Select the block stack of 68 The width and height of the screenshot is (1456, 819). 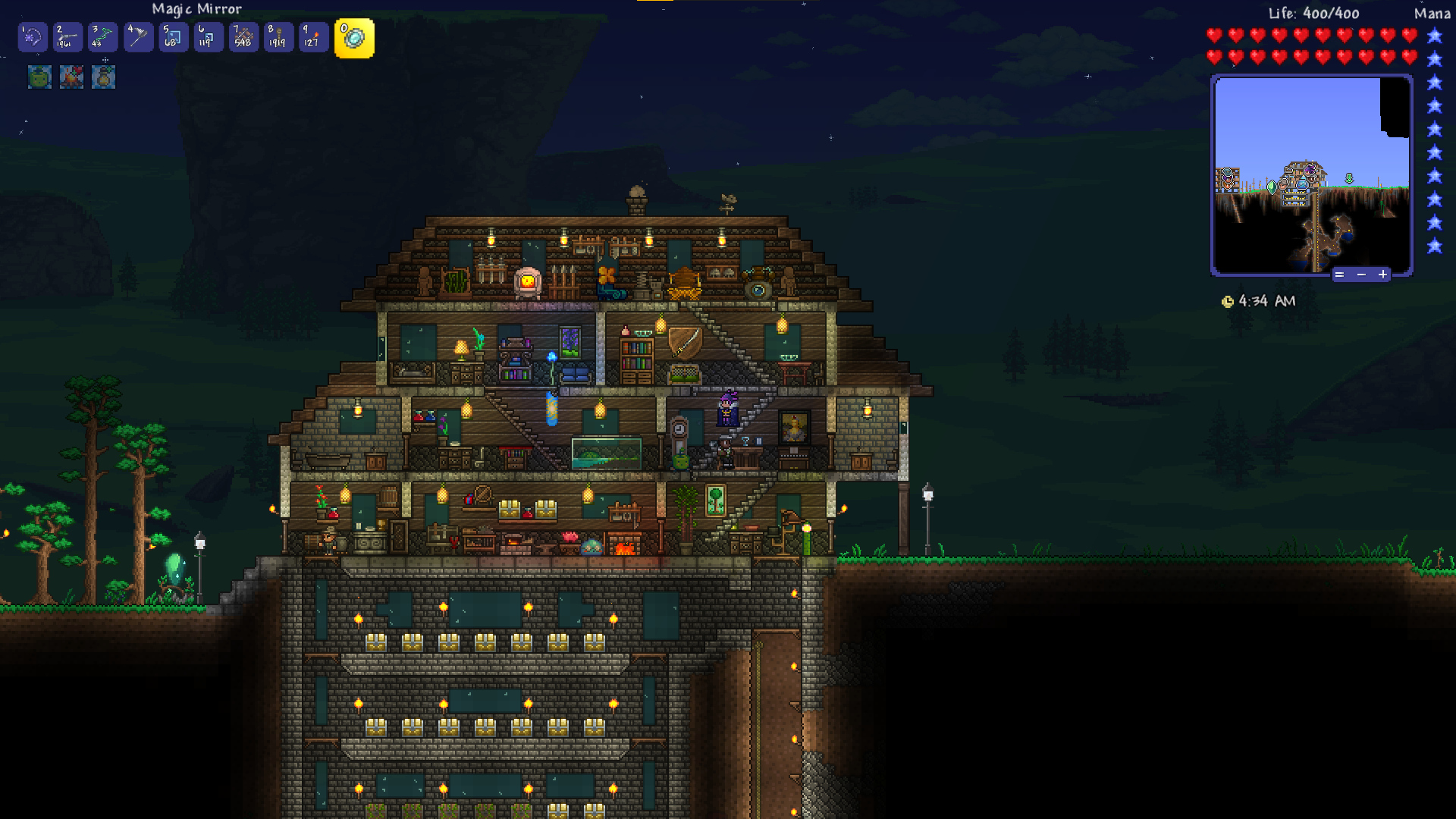click(x=173, y=37)
